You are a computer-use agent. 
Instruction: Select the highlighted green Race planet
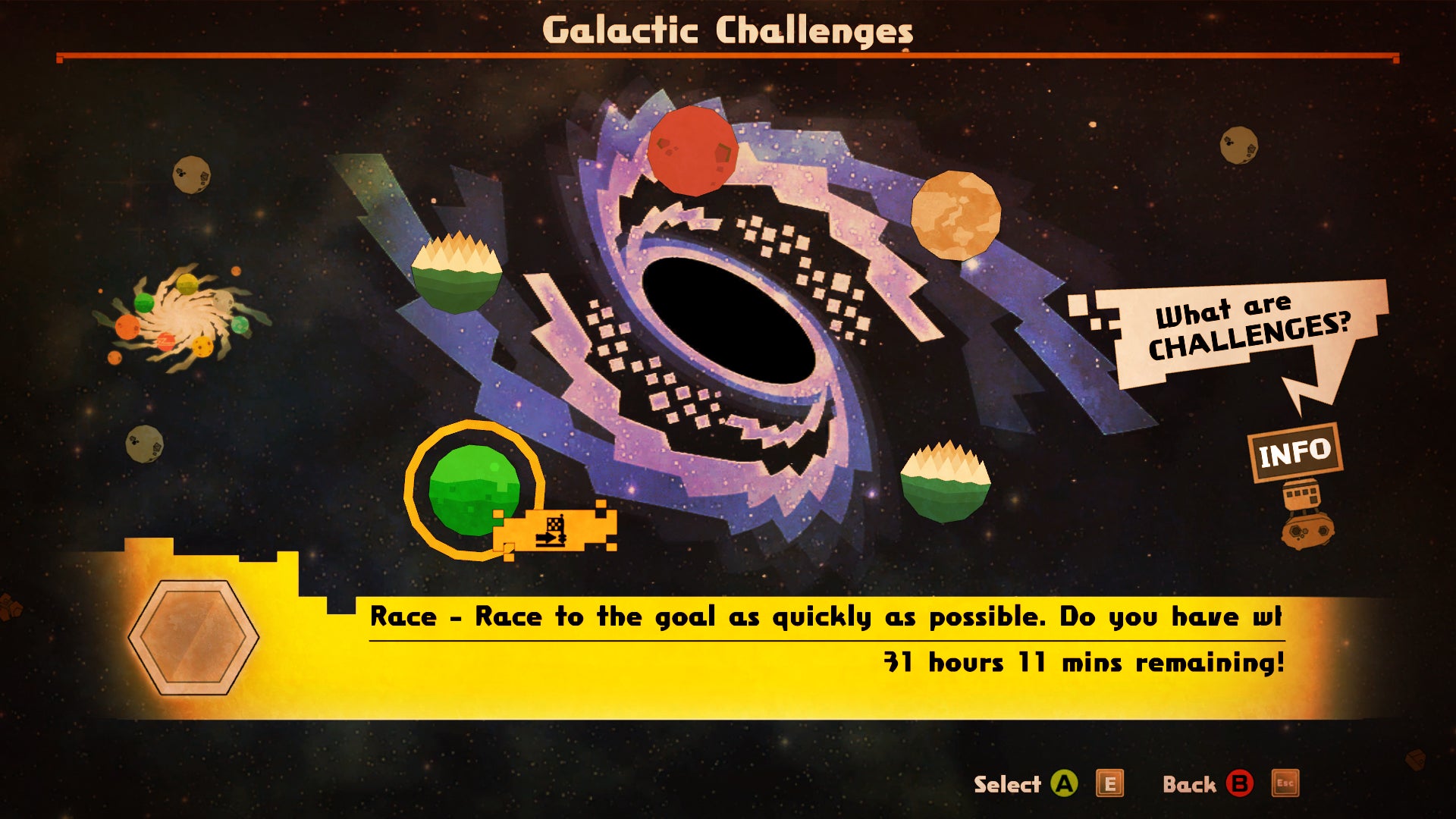pyautogui.click(x=474, y=490)
